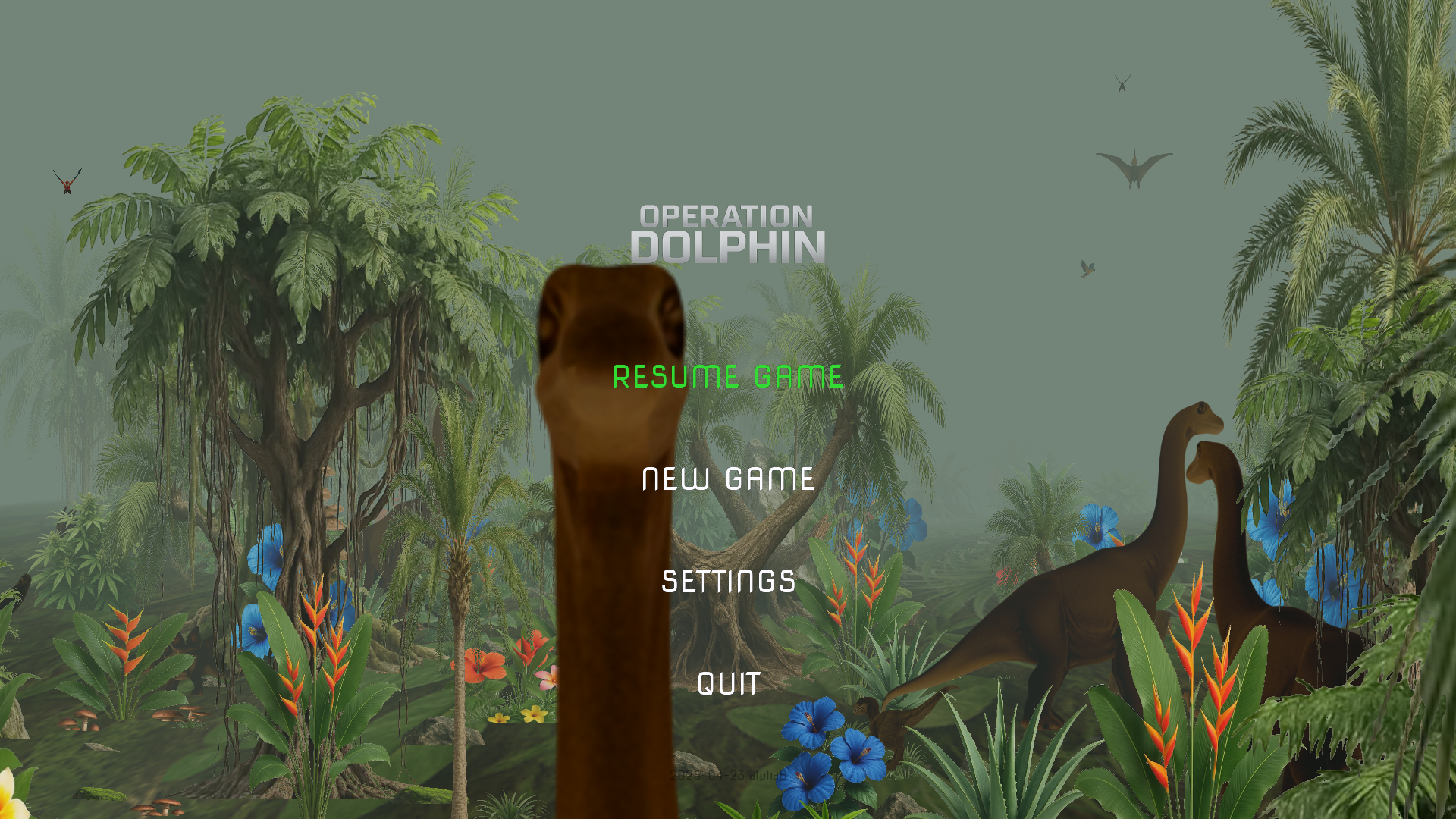The height and width of the screenshot is (819, 1456).
Task: Open the Settings menu
Action: click(x=728, y=582)
